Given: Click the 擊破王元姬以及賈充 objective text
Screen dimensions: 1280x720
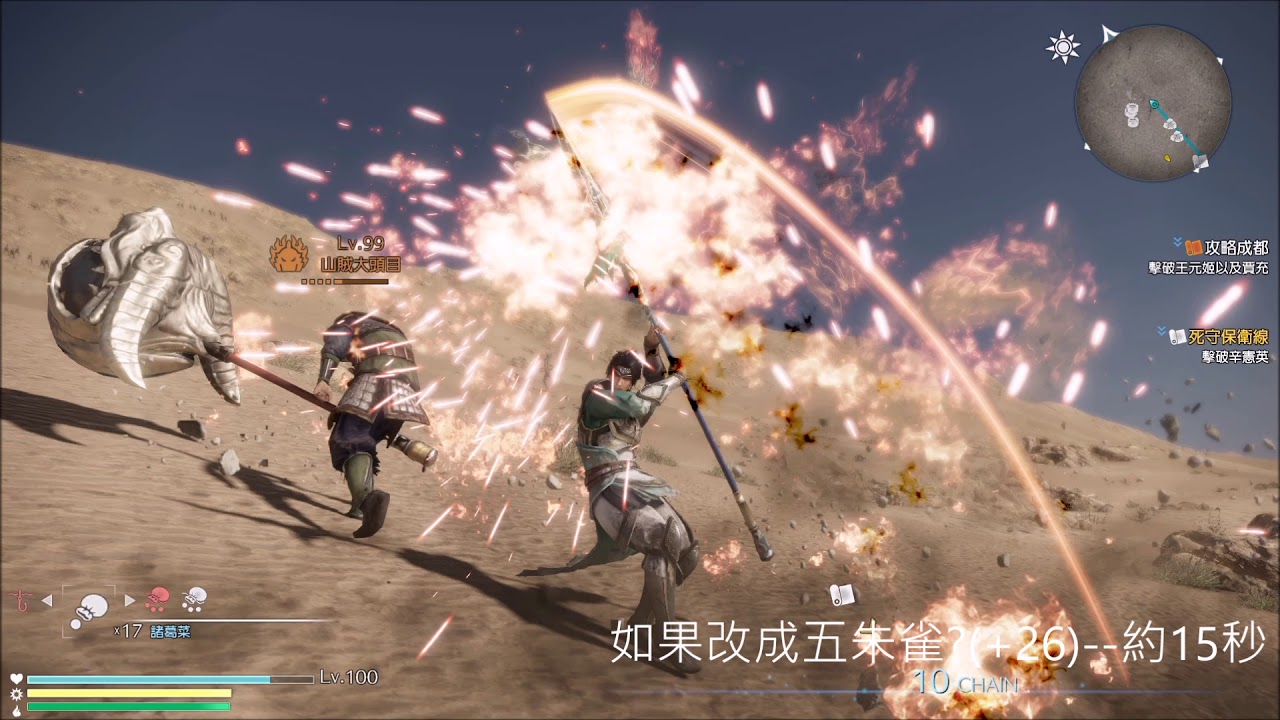Looking at the screenshot, I should pos(1208,267).
